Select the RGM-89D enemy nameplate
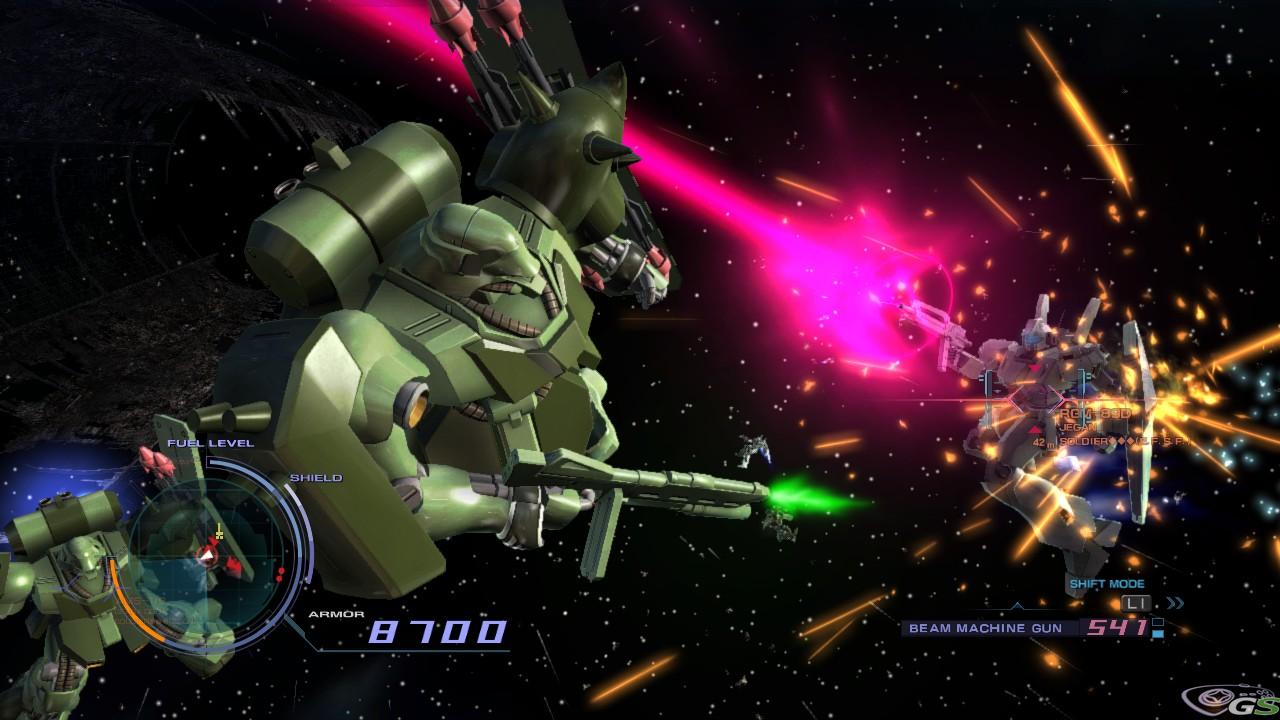 pos(1095,413)
